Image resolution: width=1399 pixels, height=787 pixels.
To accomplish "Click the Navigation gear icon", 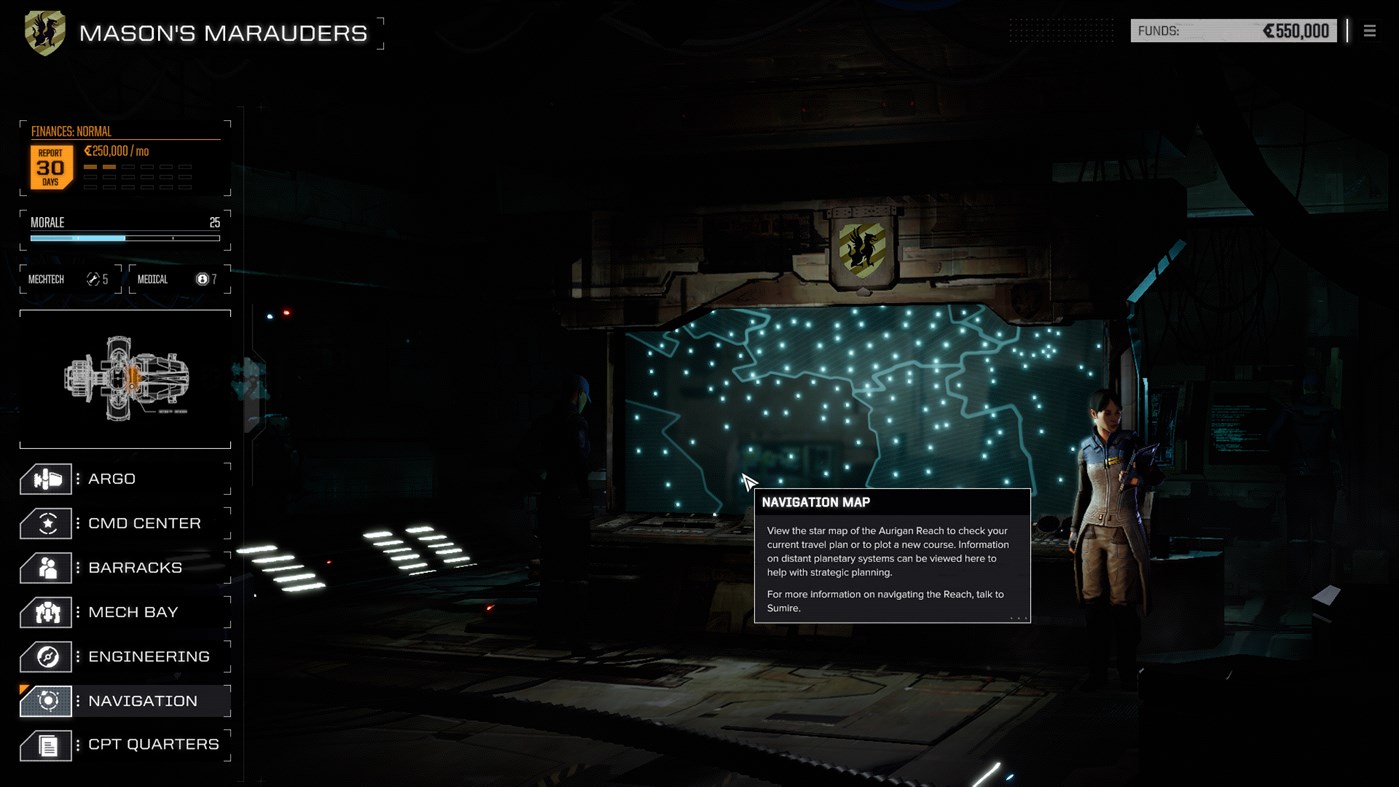I will [x=45, y=700].
